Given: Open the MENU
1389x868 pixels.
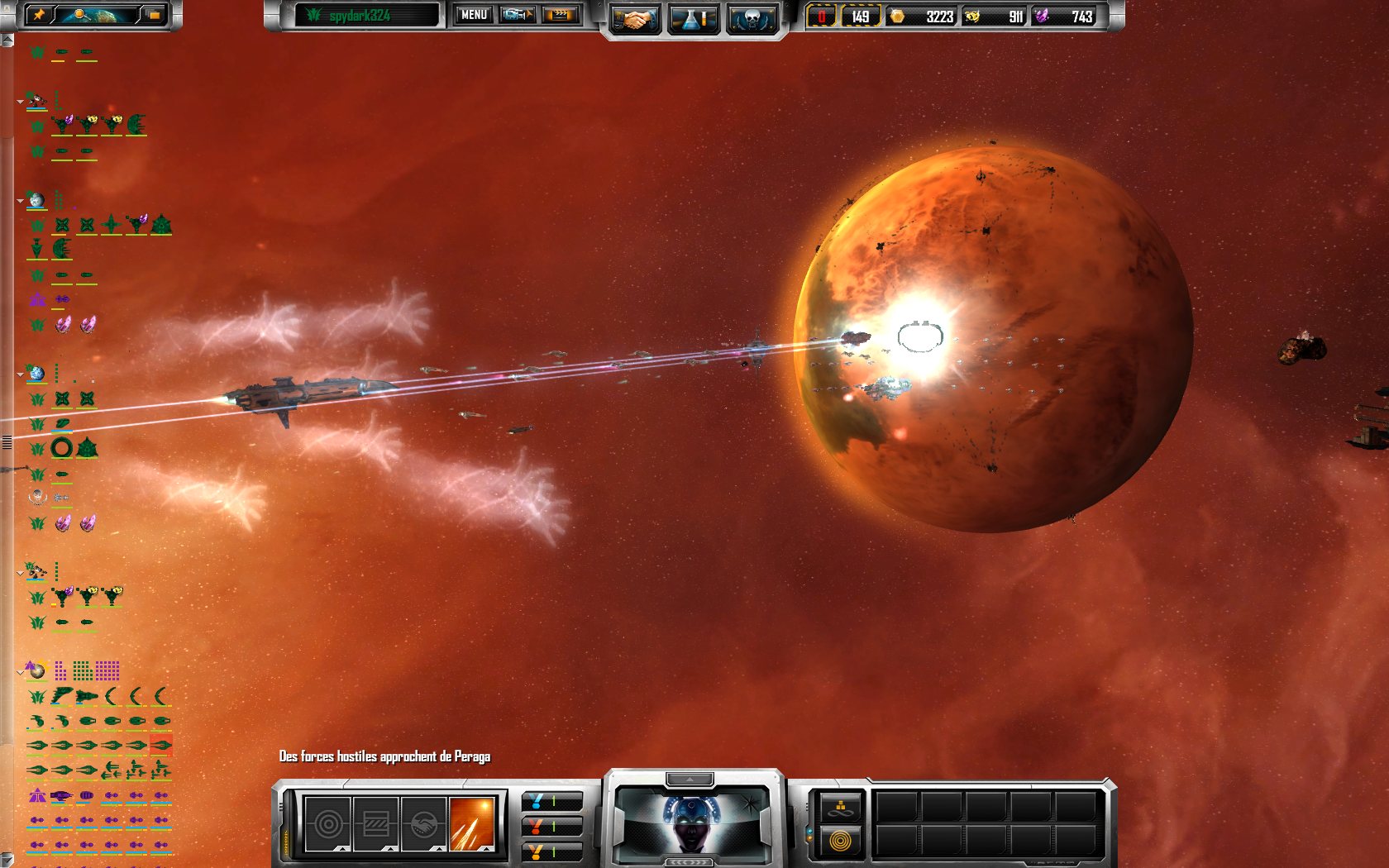Looking at the screenshot, I should (x=473, y=14).
